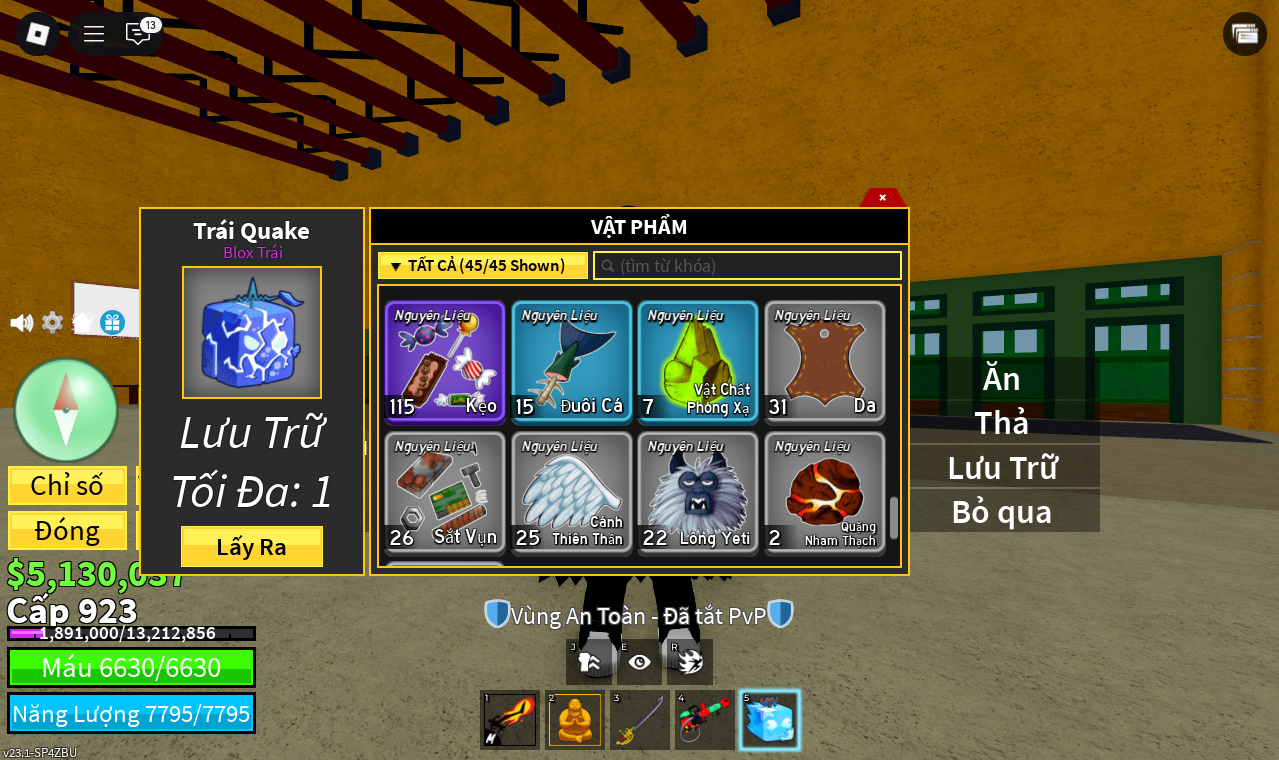
Task: Select the Quake fruit in the hotbar
Action: pyautogui.click(x=769, y=720)
